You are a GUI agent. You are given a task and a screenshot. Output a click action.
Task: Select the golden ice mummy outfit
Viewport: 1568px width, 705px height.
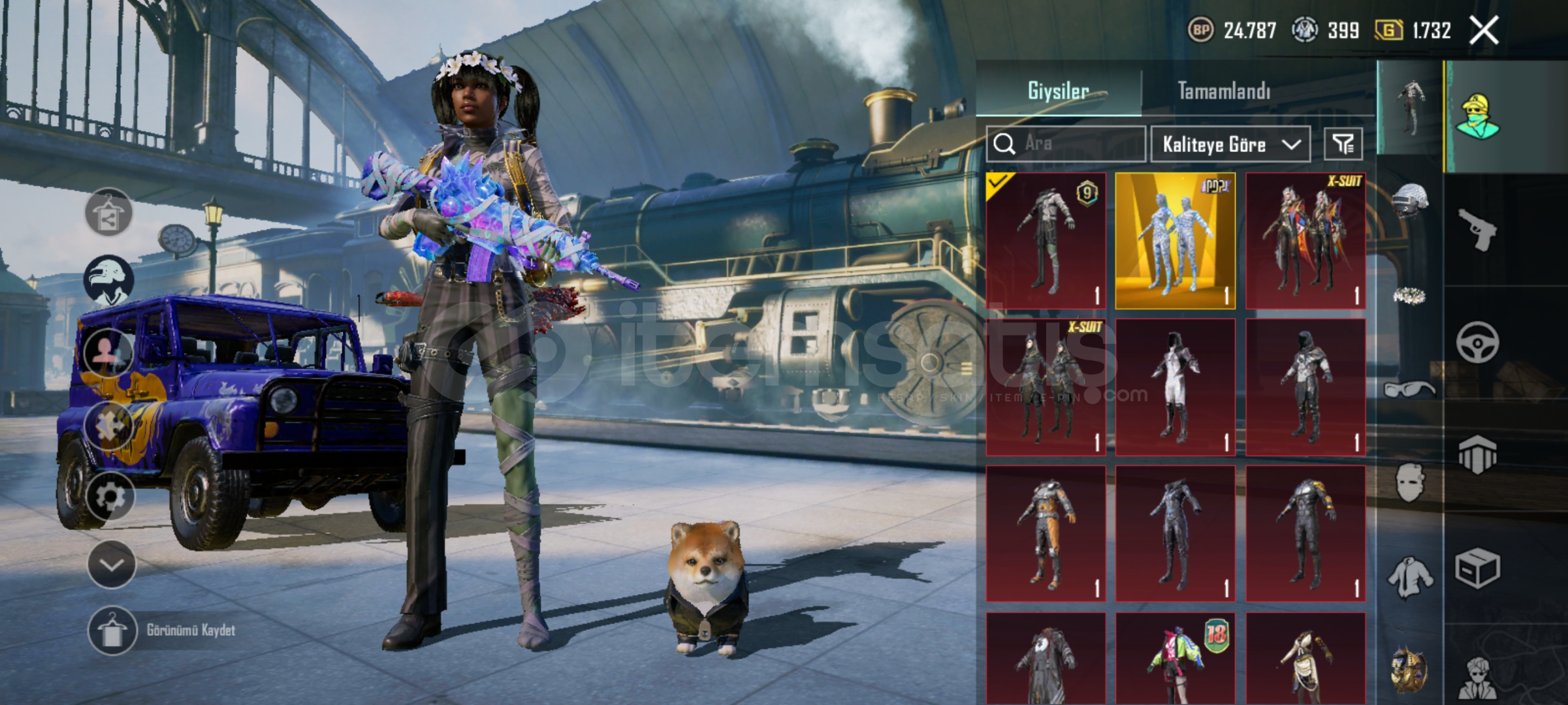[x=1175, y=241]
